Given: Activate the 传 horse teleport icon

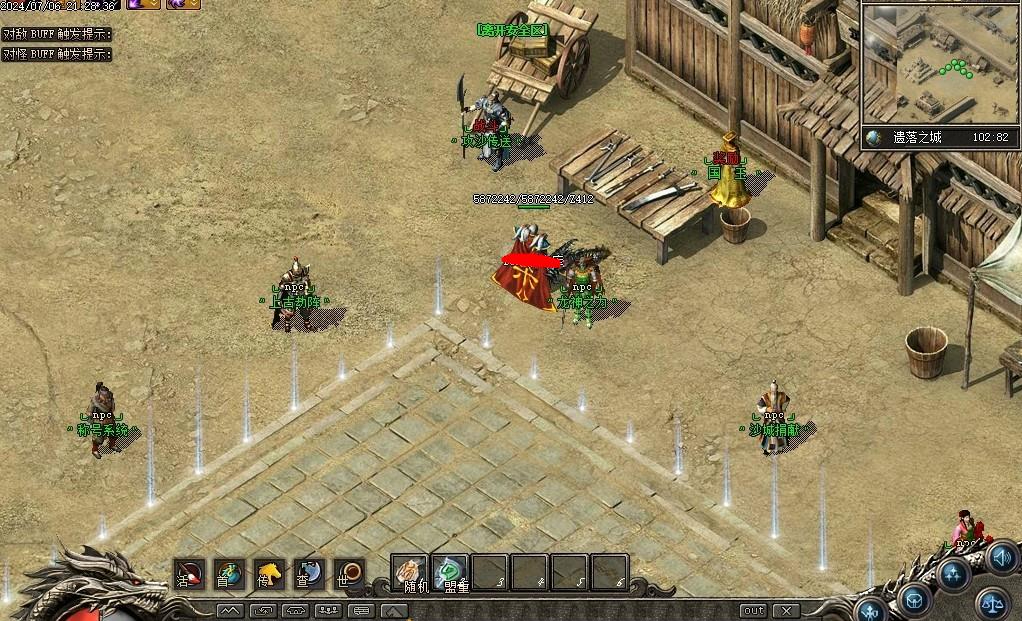Looking at the screenshot, I should coord(269,573).
